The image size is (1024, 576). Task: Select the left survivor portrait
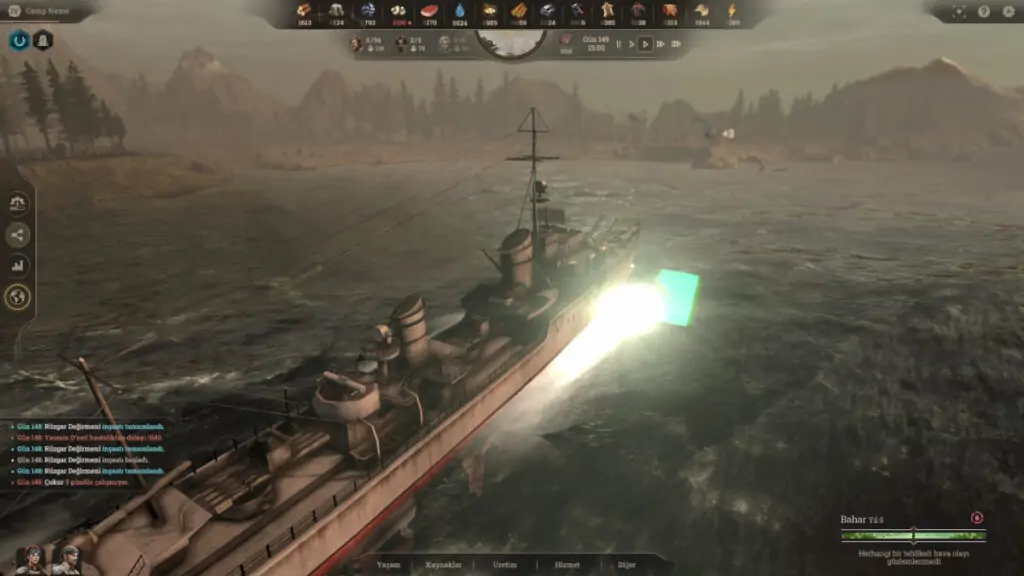point(32,560)
